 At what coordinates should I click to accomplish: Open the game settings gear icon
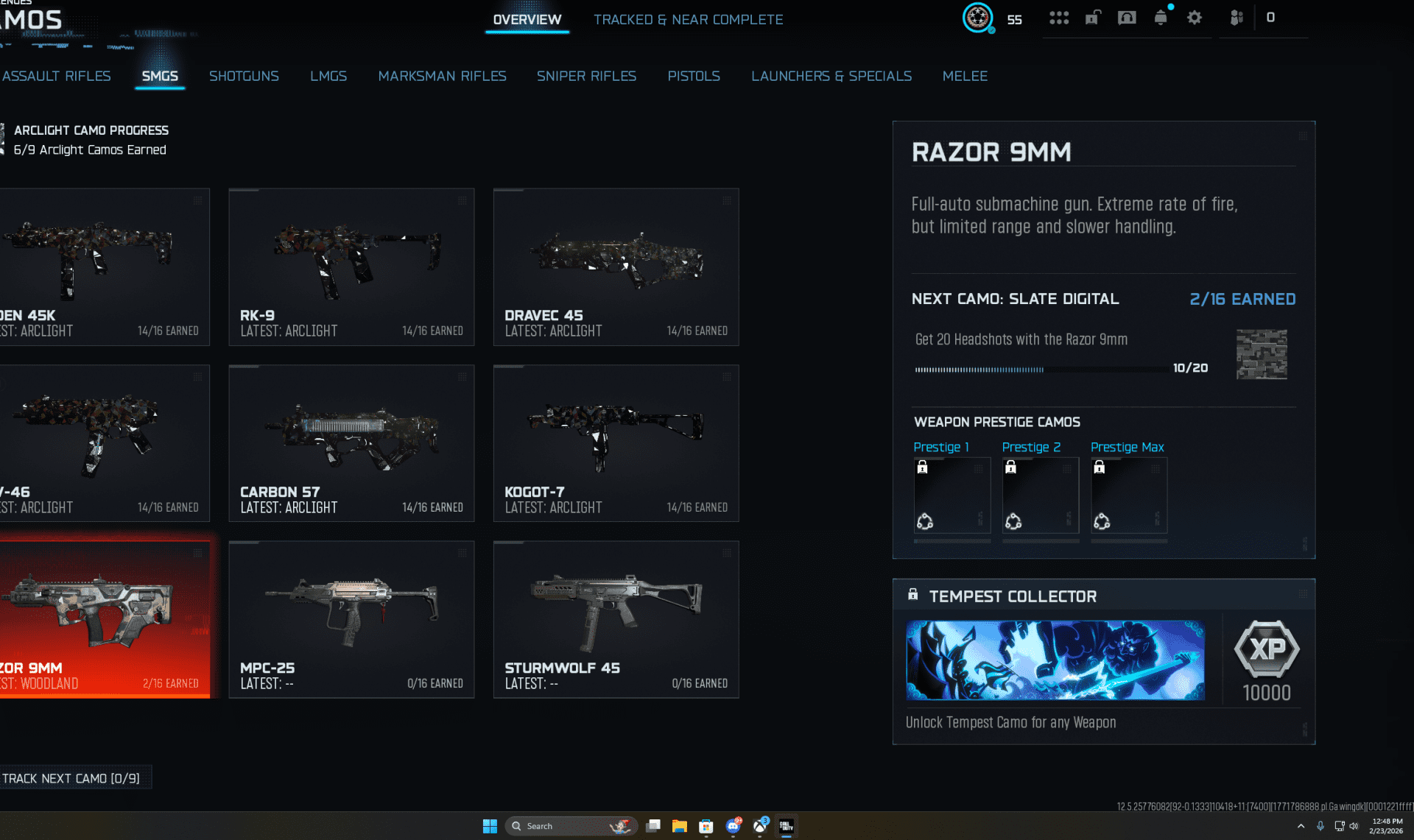(x=1194, y=17)
